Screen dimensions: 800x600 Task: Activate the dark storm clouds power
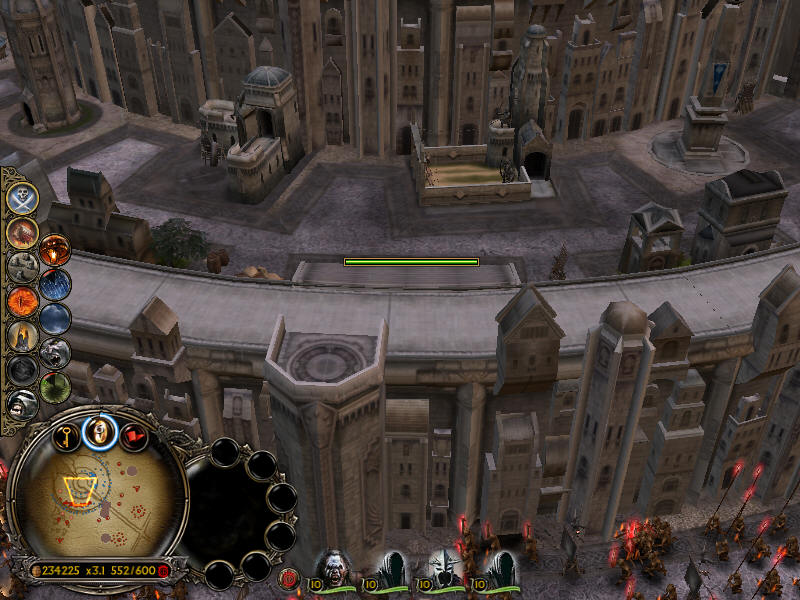pyautogui.click(x=55, y=318)
